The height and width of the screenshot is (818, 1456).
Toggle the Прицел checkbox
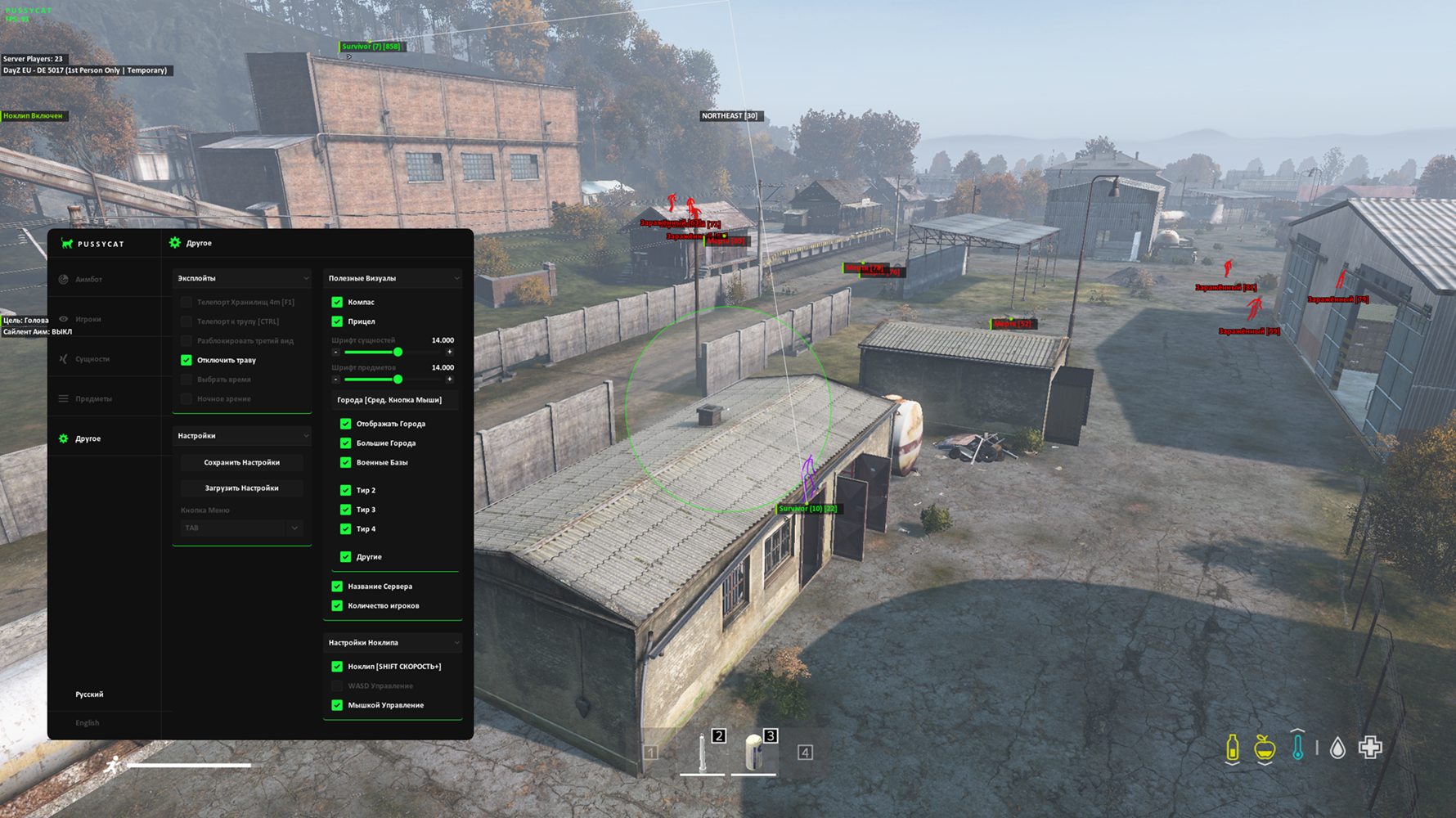[x=337, y=321]
